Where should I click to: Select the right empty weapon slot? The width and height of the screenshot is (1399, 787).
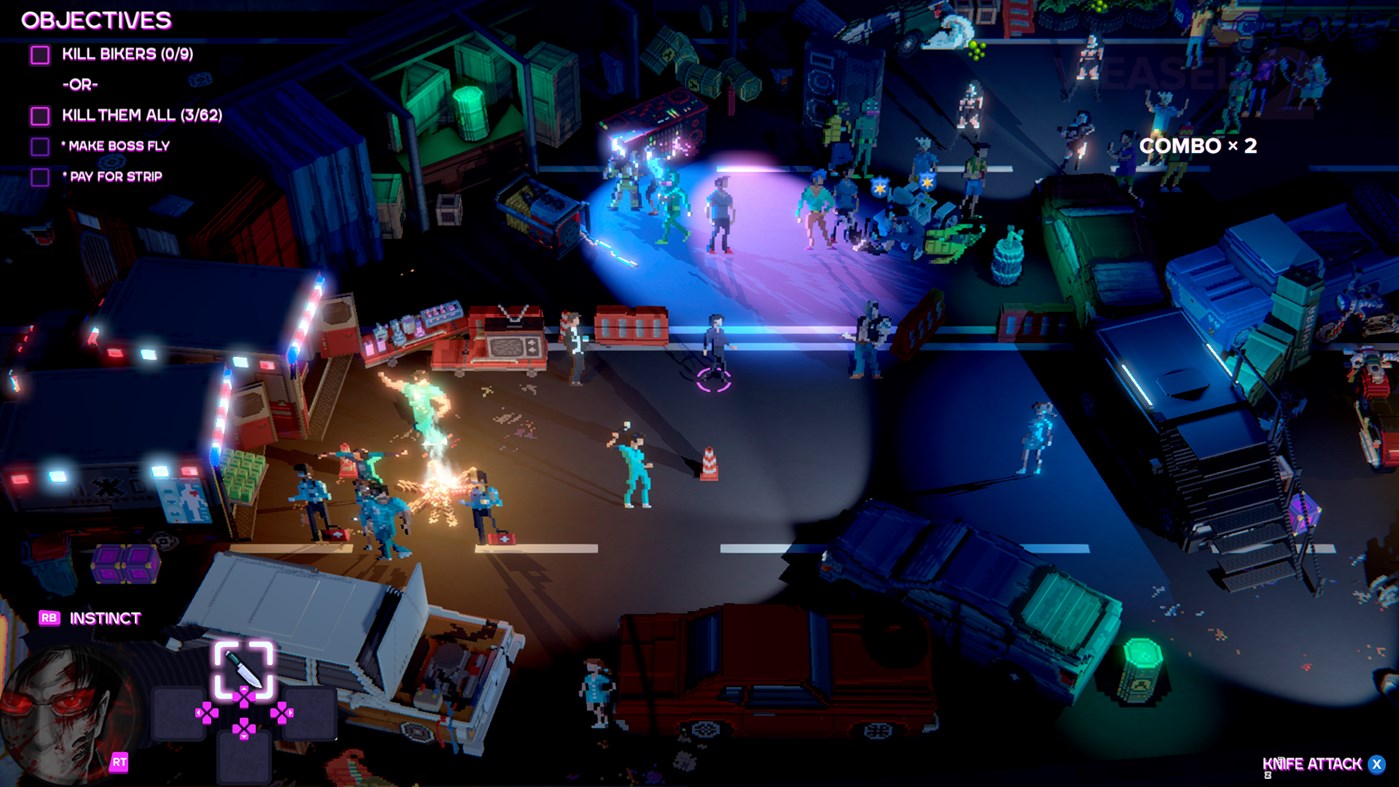310,714
